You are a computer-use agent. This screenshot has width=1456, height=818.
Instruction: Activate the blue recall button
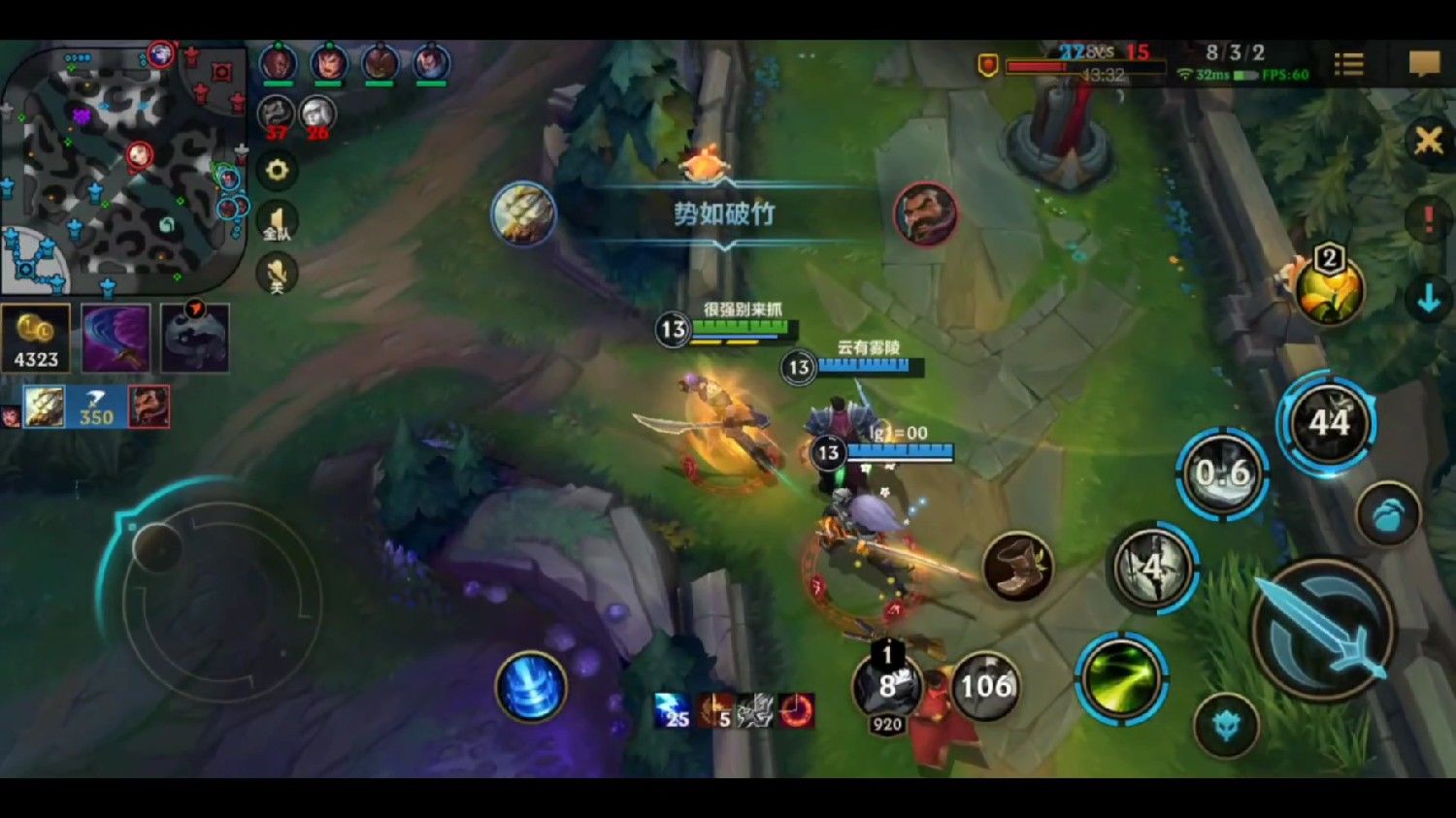(x=530, y=687)
